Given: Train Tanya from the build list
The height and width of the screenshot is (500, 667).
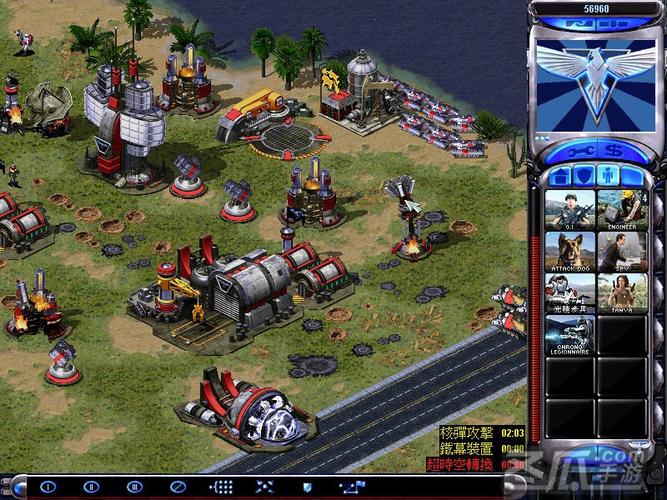Looking at the screenshot, I should point(622,293).
